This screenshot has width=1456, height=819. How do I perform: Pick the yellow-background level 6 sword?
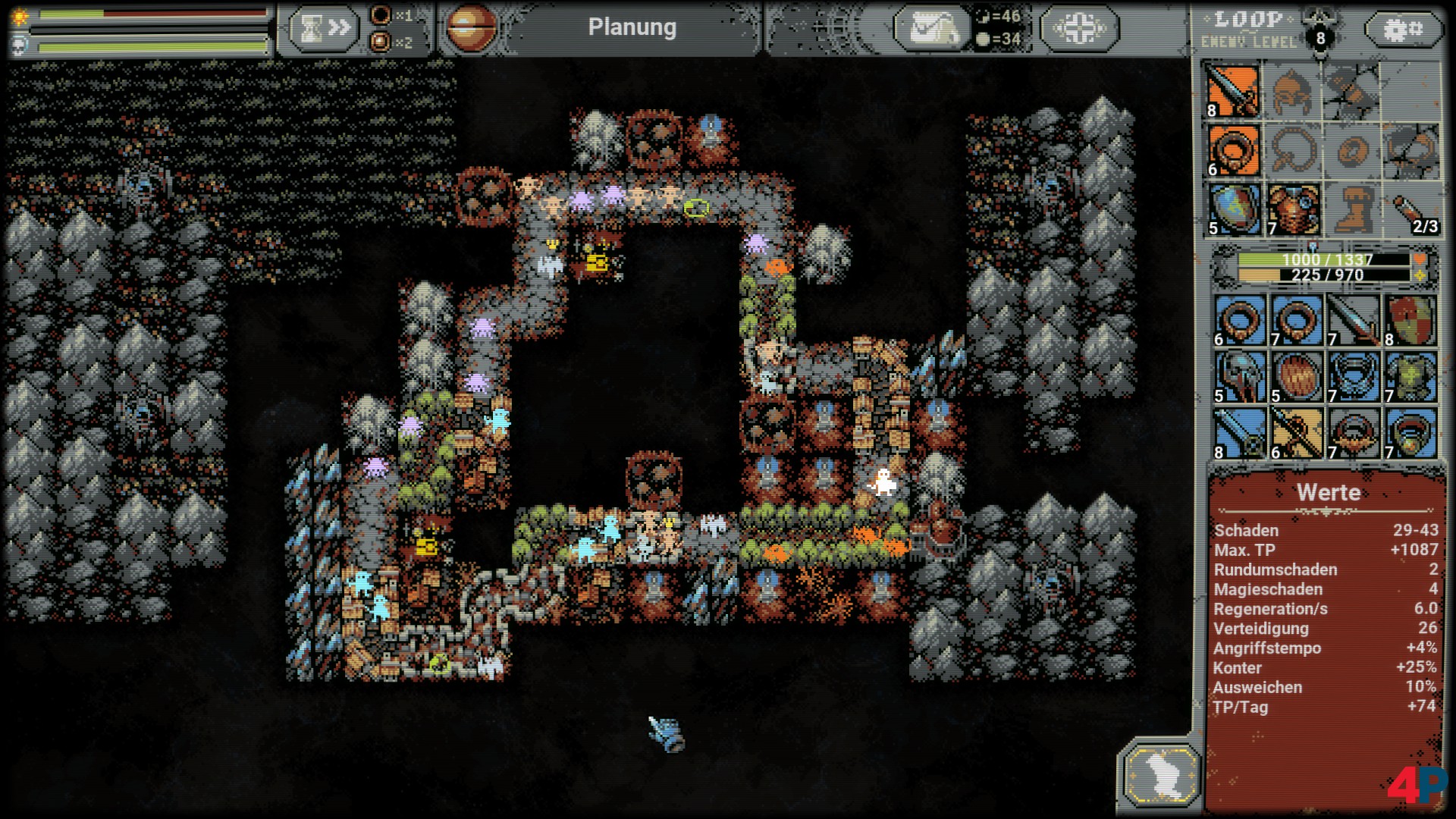(1297, 433)
